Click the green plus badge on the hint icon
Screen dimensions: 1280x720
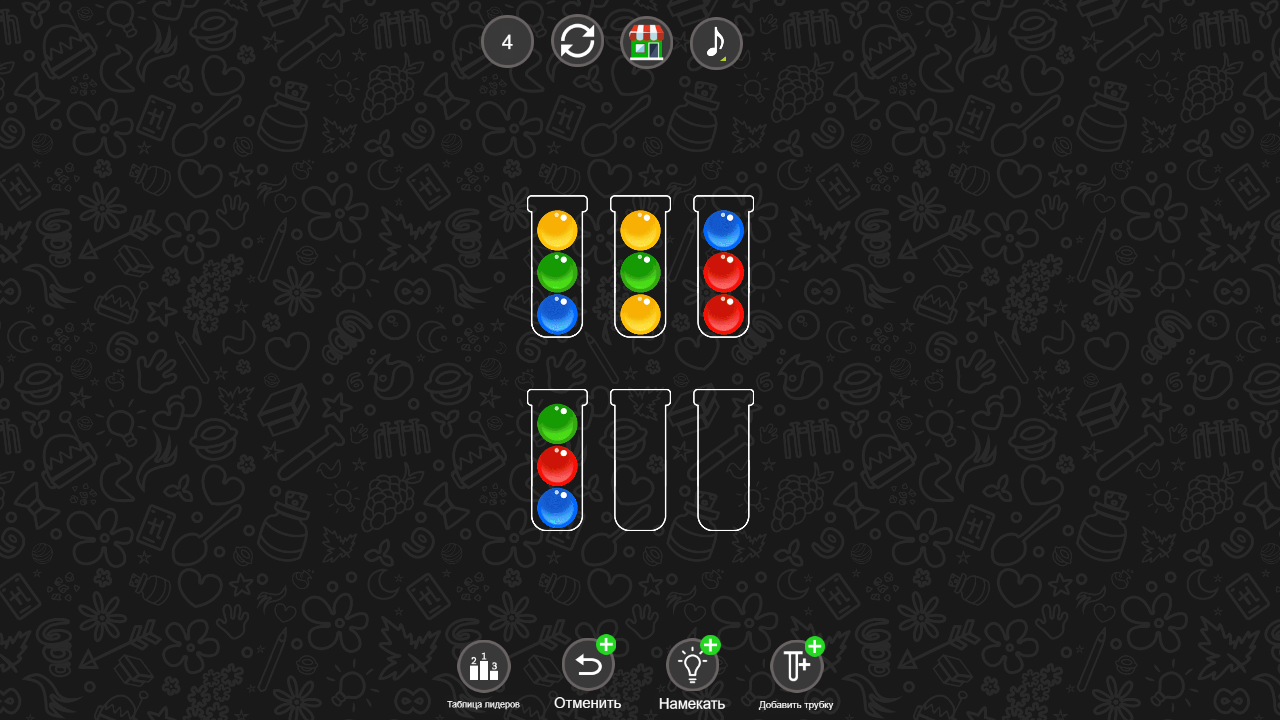[x=712, y=647]
